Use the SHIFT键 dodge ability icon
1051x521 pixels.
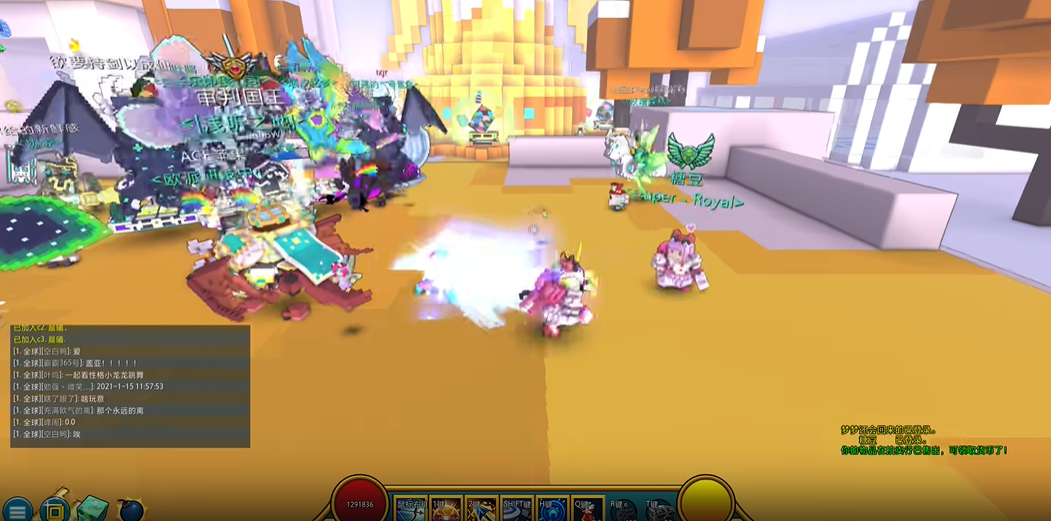[517, 509]
